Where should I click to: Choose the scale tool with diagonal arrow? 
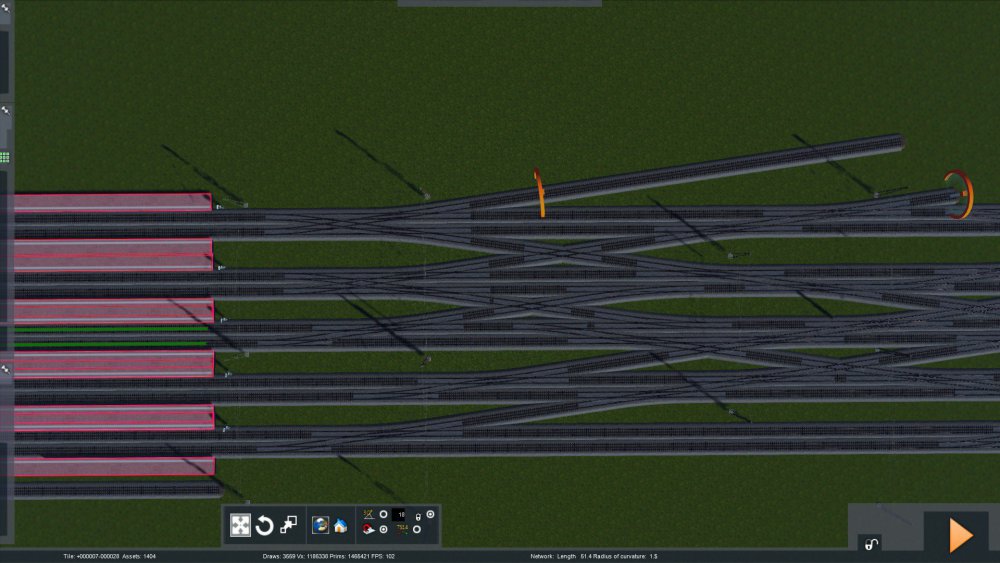(x=288, y=525)
